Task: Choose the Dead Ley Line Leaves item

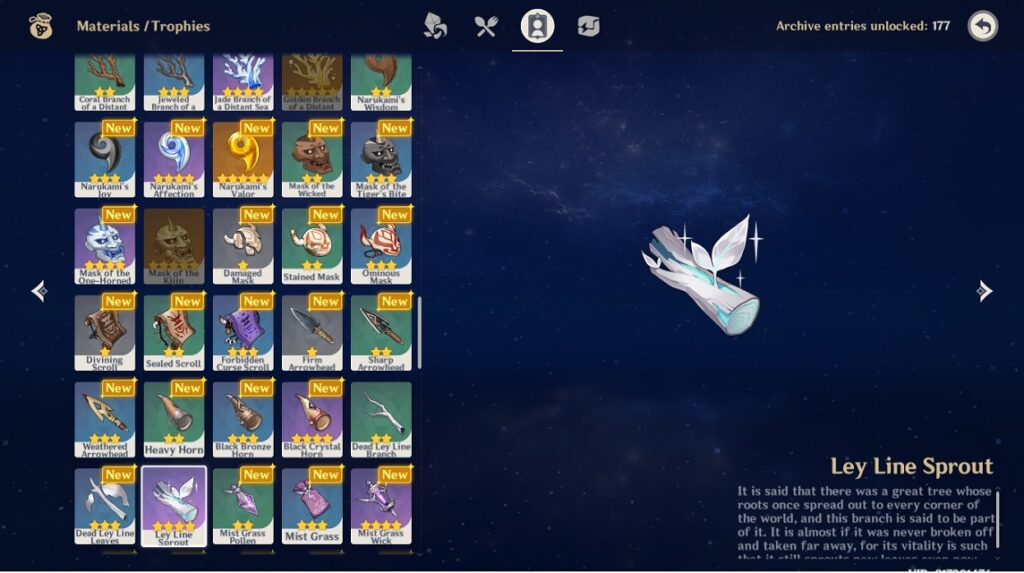Action: (105, 505)
